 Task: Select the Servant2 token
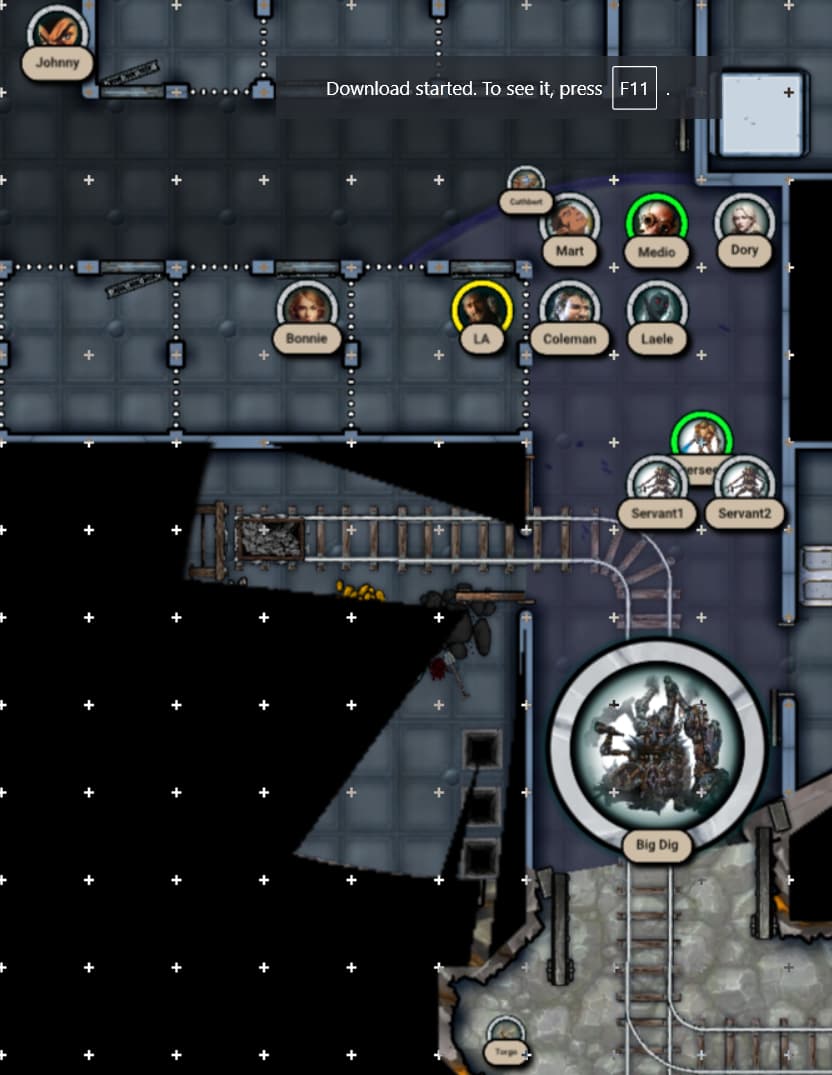745,483
